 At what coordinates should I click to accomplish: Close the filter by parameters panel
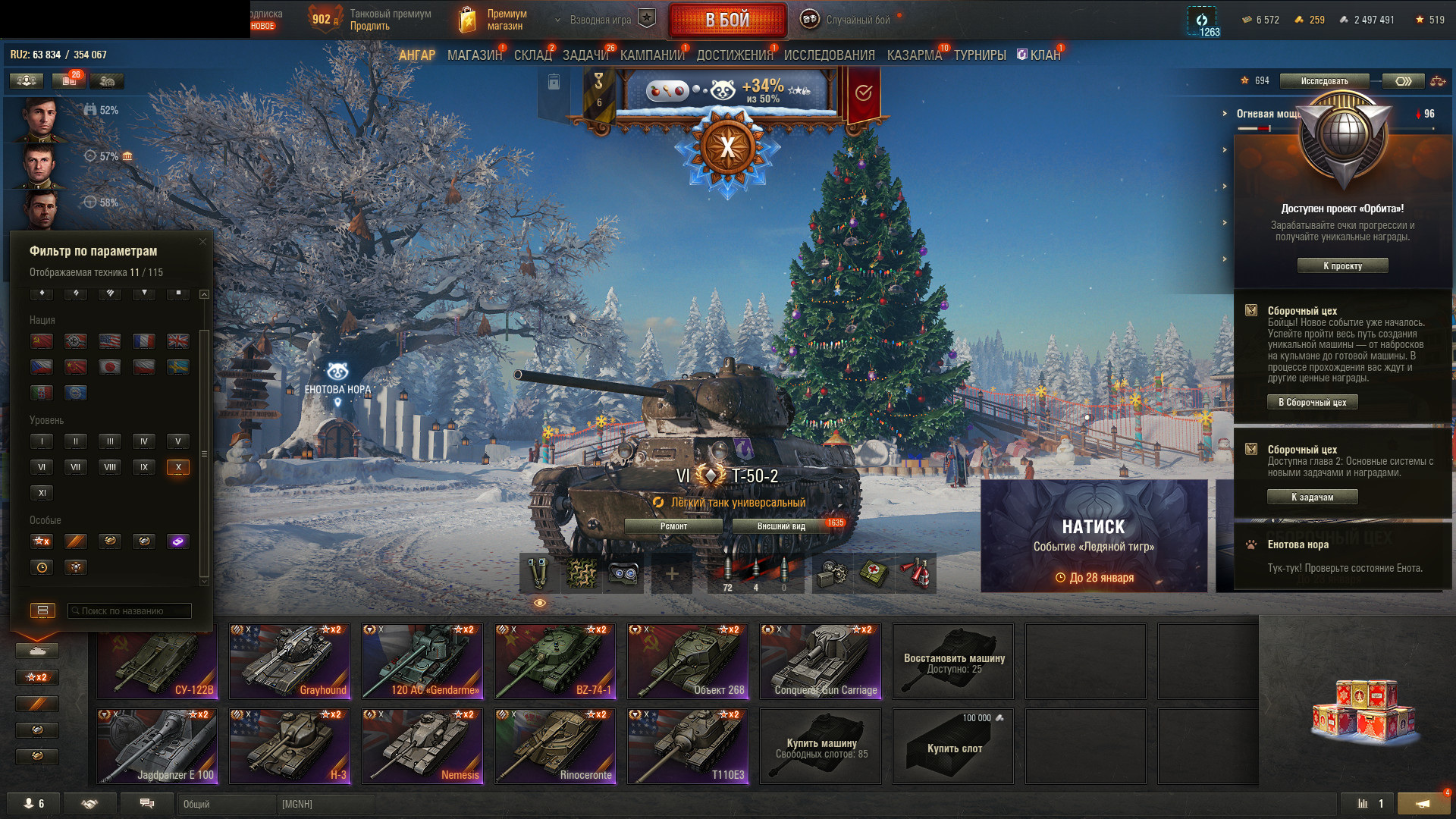click(202, 242)
